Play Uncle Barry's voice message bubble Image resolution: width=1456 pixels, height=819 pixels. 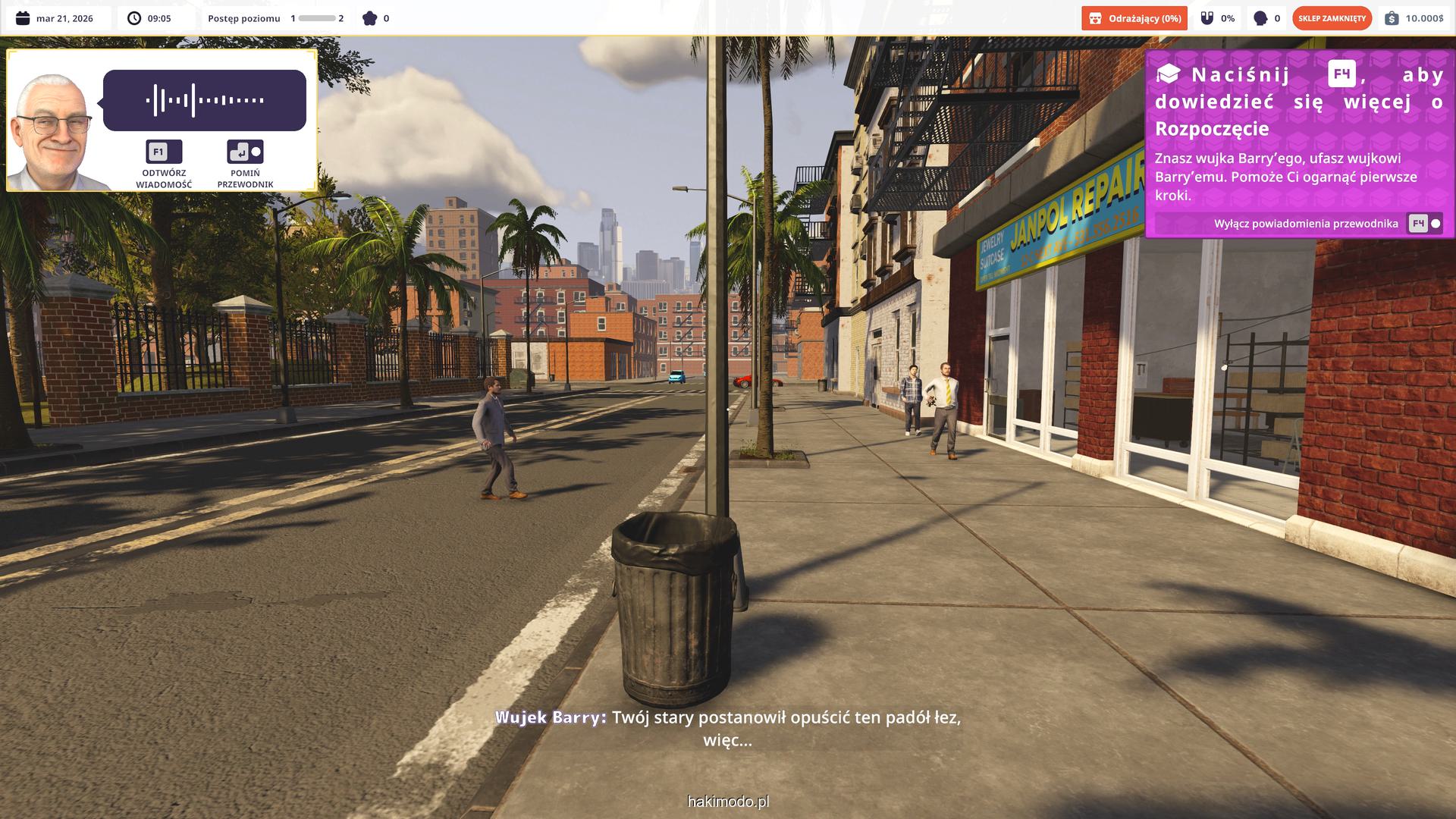(204, 100)
